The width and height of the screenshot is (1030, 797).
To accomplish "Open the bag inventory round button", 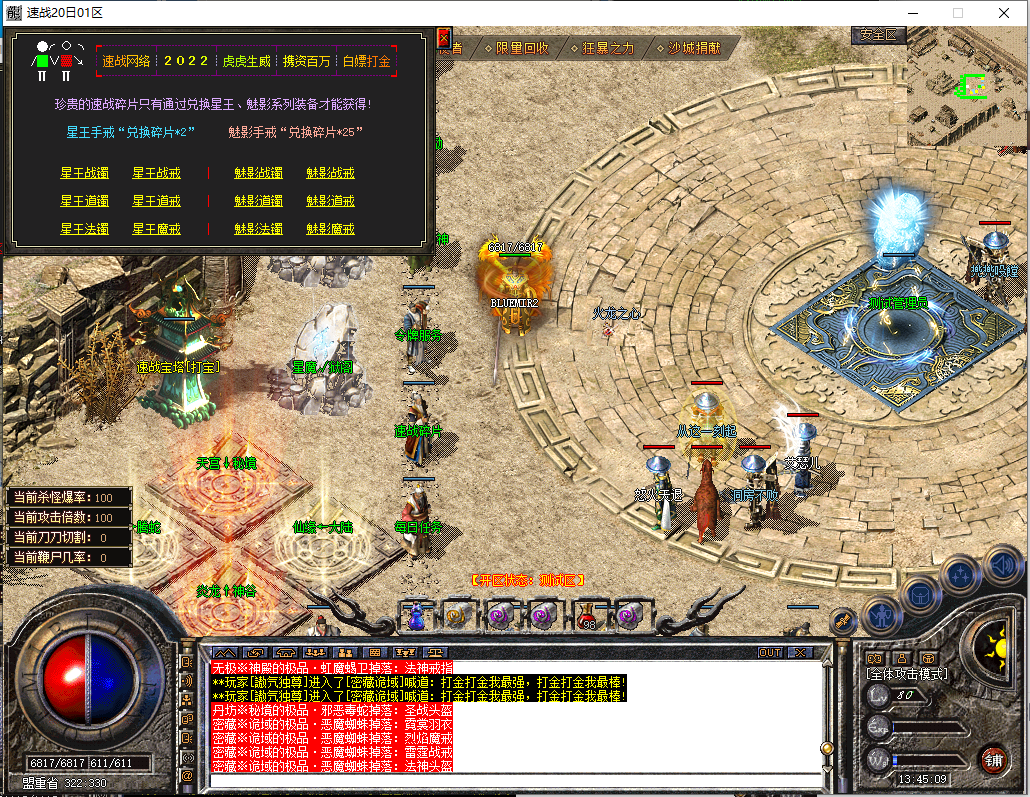I will [x=920, y=594].
